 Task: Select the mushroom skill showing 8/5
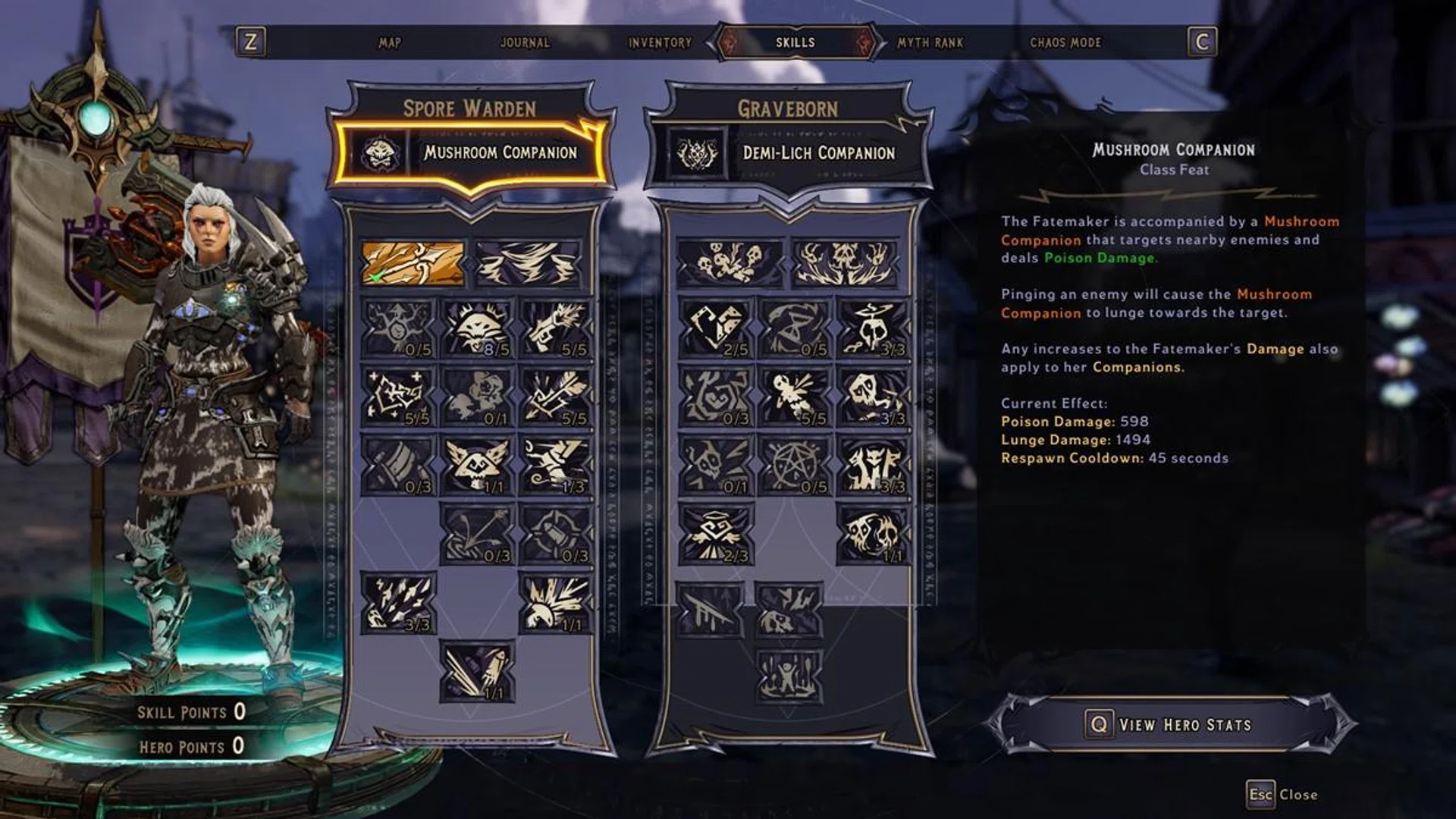point(477,328)
